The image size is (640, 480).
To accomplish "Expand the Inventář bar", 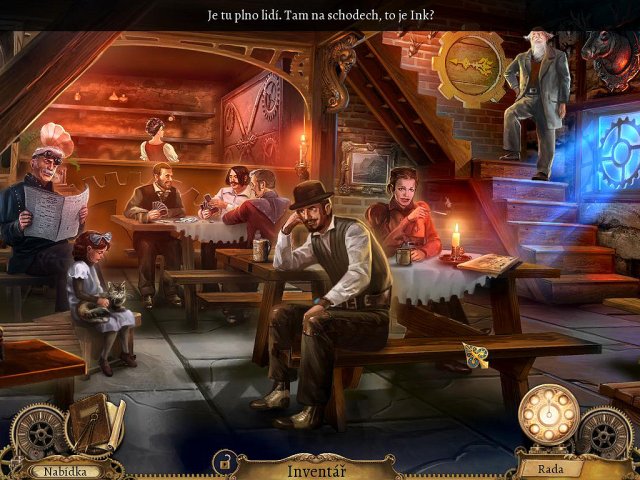I will [x=316, y=469].
